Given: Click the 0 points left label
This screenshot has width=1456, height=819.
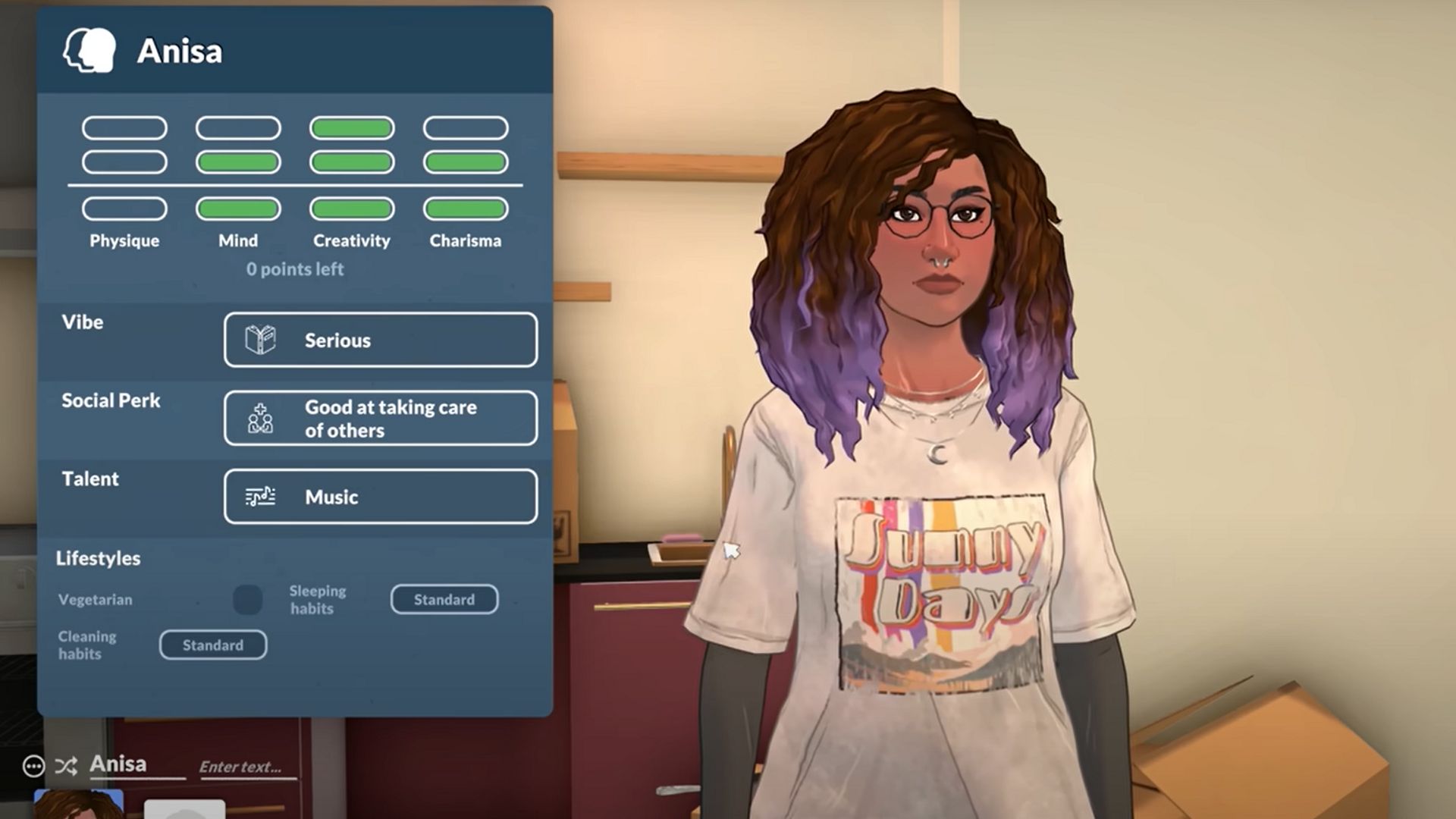Looking at the screenshot, I should (294, 269).
